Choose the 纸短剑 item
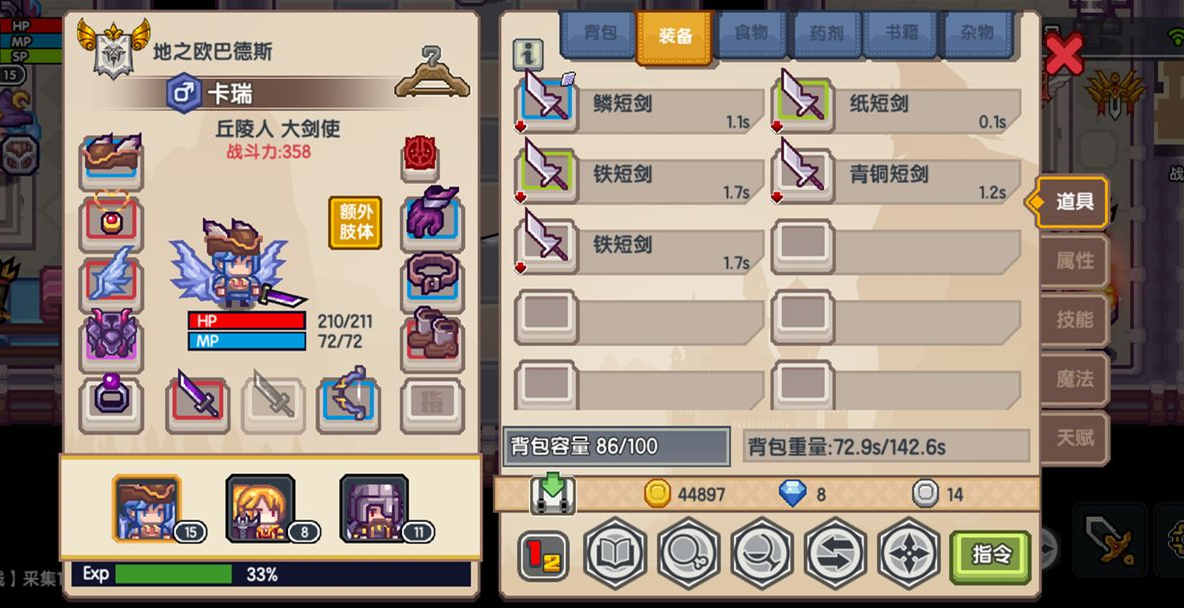Image resolution: width=1184 pixels, height=608 pixels. (803, 102)
